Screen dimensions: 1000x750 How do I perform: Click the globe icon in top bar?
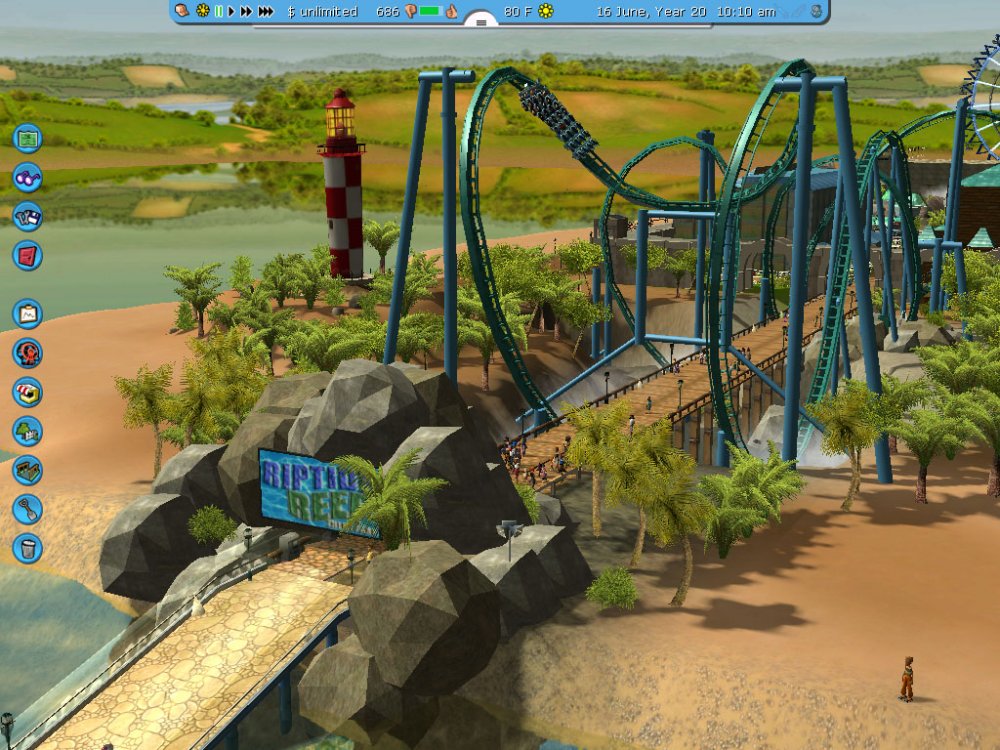[x=816, y=11]
